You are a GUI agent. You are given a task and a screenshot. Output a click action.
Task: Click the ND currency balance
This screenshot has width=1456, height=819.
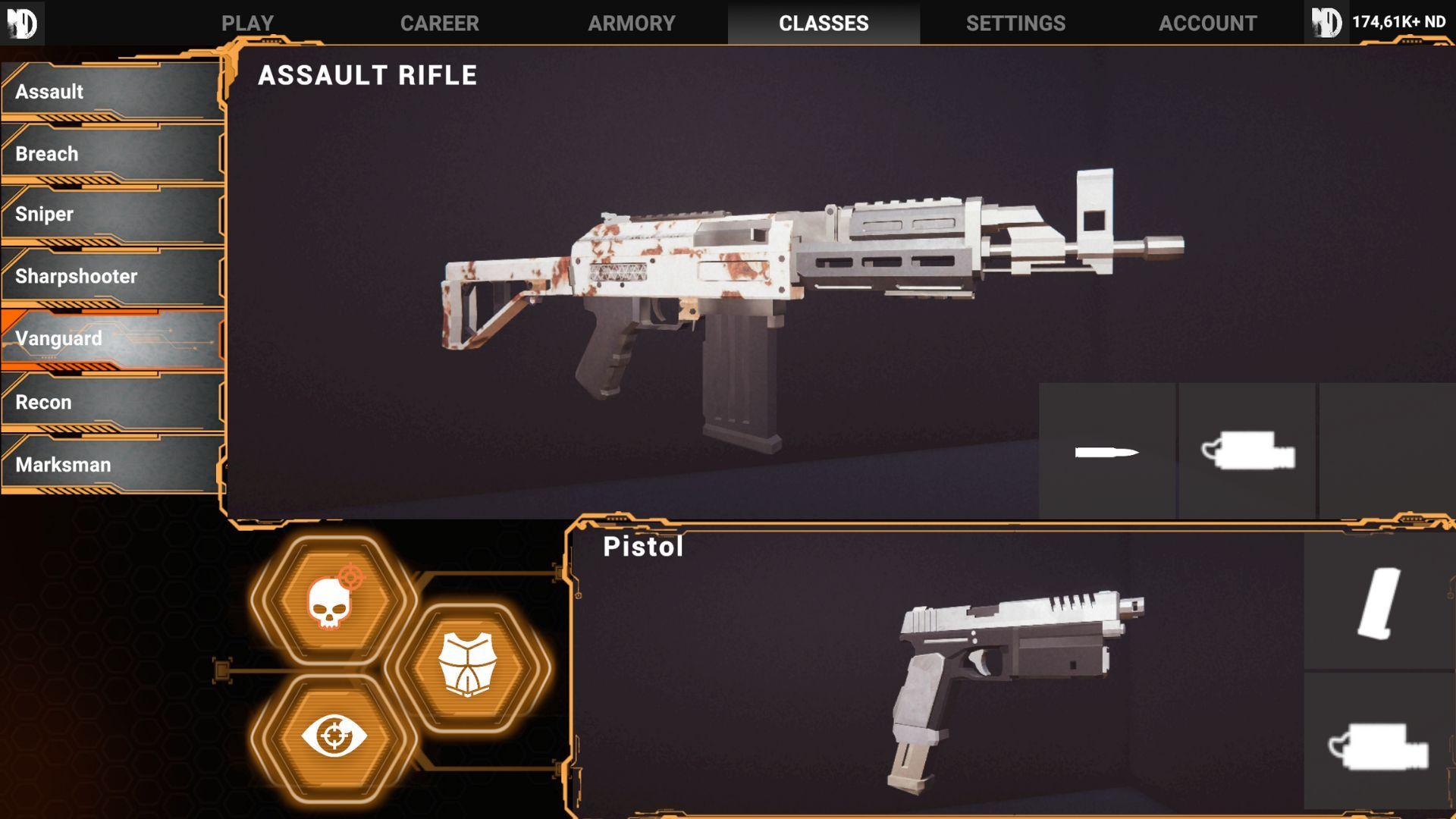1398,22
